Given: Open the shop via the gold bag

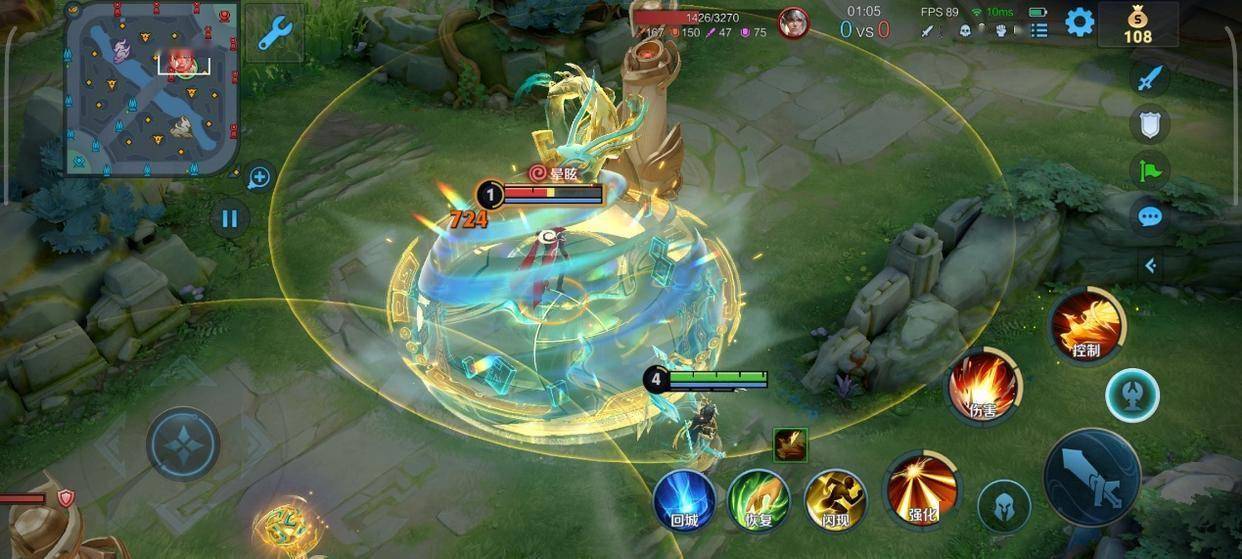Looking at the screenshot, I should pyautogui.click(x=1137, y=25).
